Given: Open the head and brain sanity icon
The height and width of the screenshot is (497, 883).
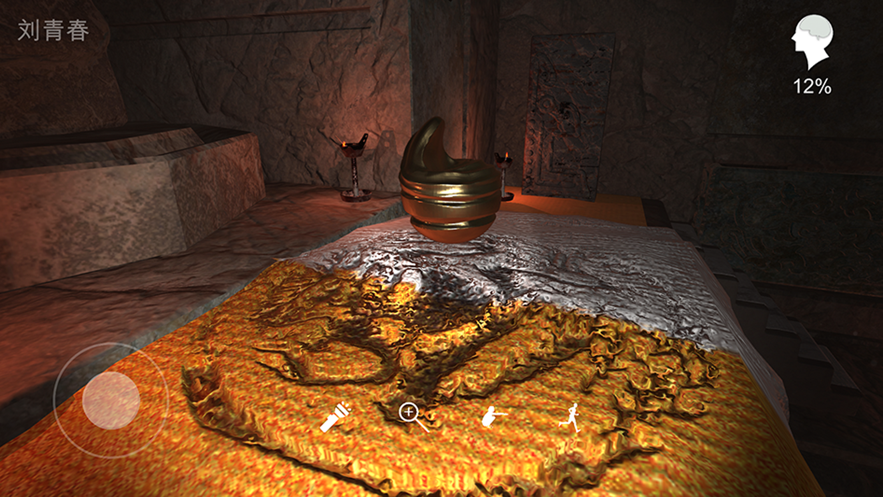Looking at the screenshot, I should click(811, 44).
